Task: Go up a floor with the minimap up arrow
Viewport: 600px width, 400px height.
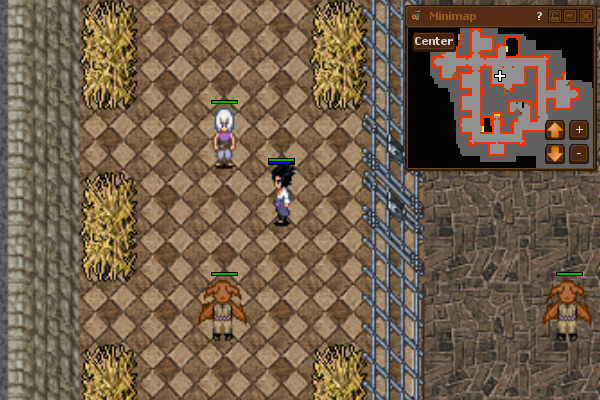Action: pos(555,129)
